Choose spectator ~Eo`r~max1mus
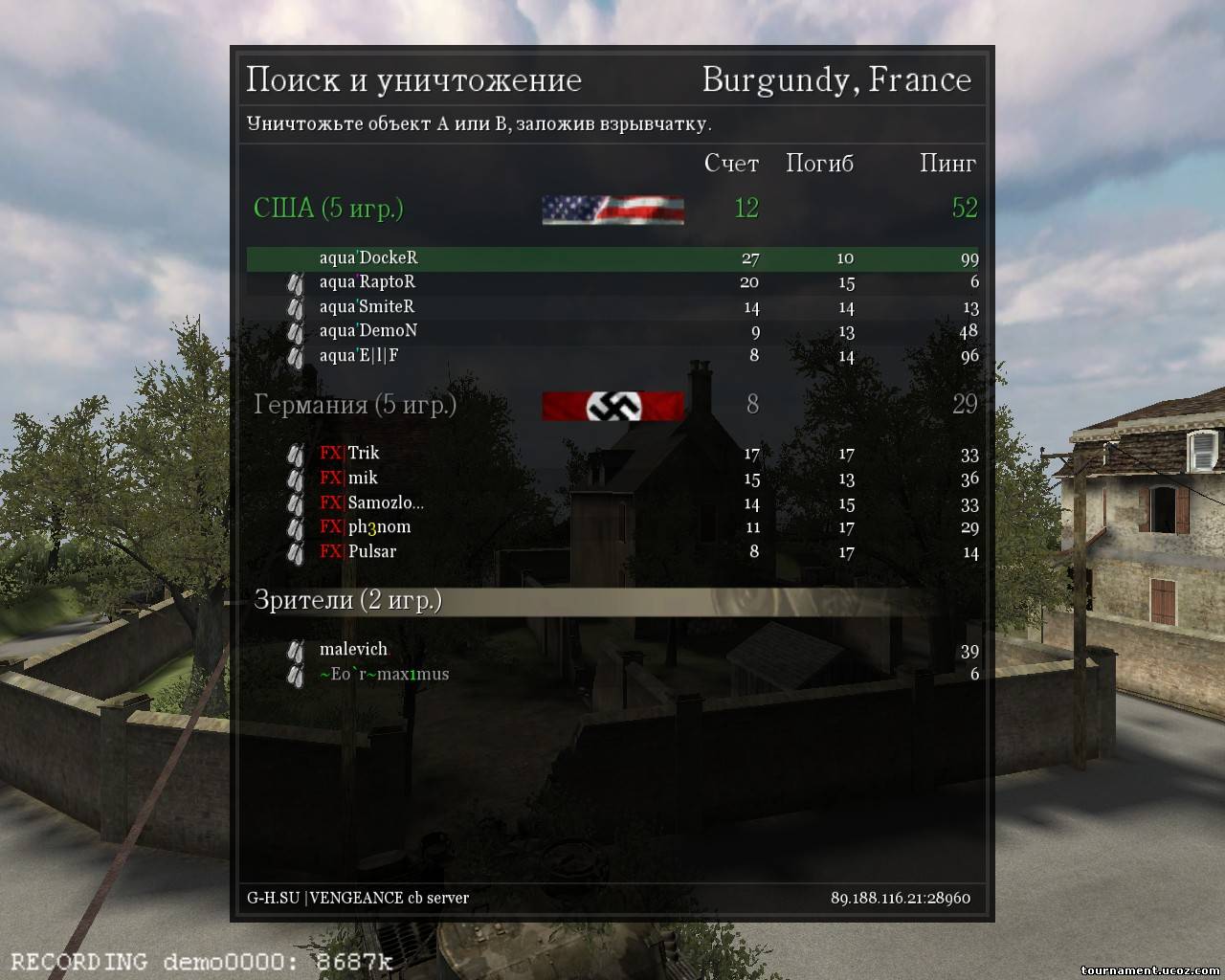The width and height of the screenshot is (1225, 980). pyautogui.click(x=384, y=675)
